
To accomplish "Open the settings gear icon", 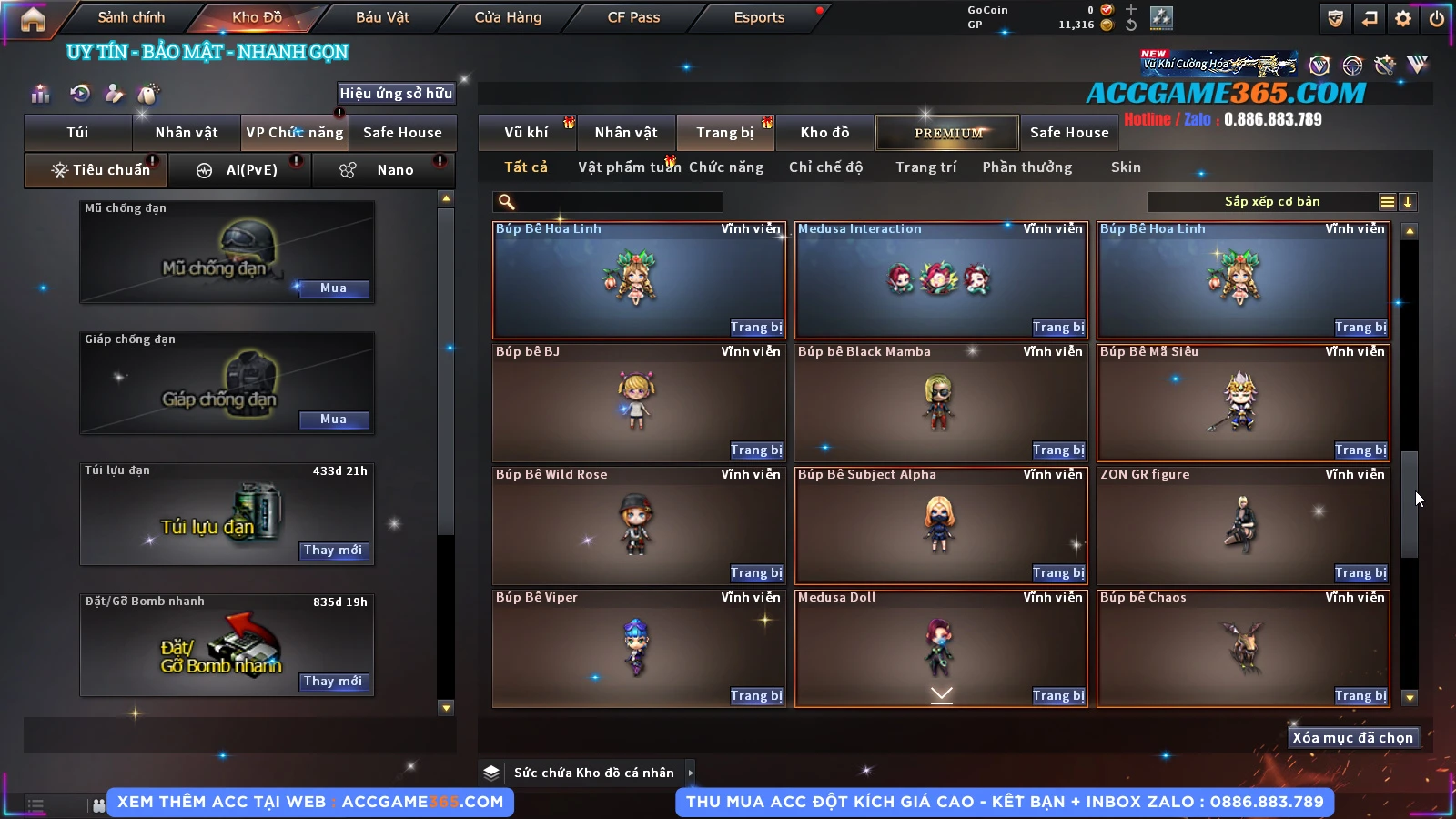I will click(x=1403, y=18).
